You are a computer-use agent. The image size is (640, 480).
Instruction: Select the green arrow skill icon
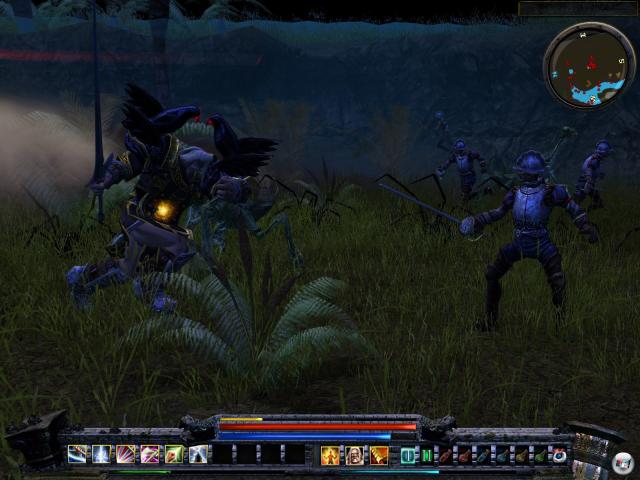174,454
